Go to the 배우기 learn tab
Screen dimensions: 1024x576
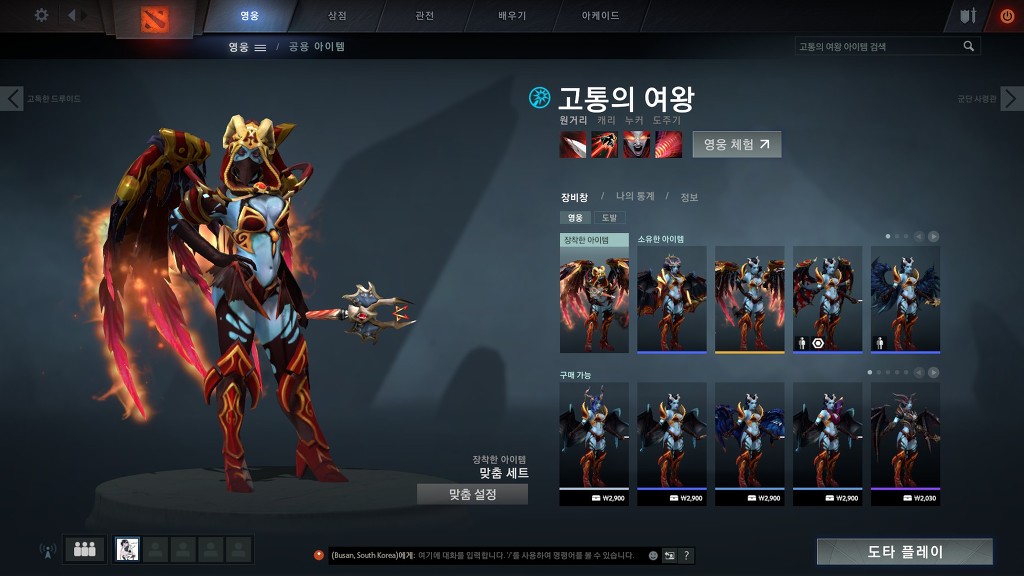tap(512, 16)
